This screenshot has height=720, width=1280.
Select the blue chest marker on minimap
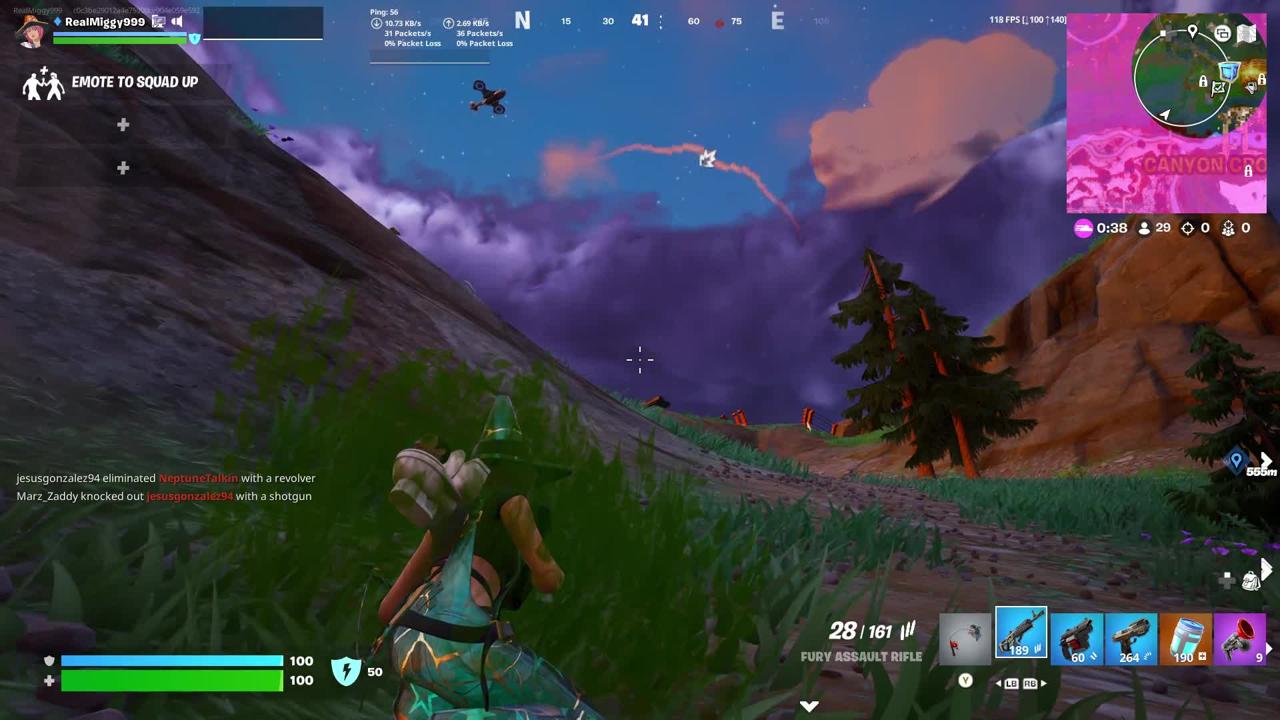pyautogui.click(x=1229, y=72)
